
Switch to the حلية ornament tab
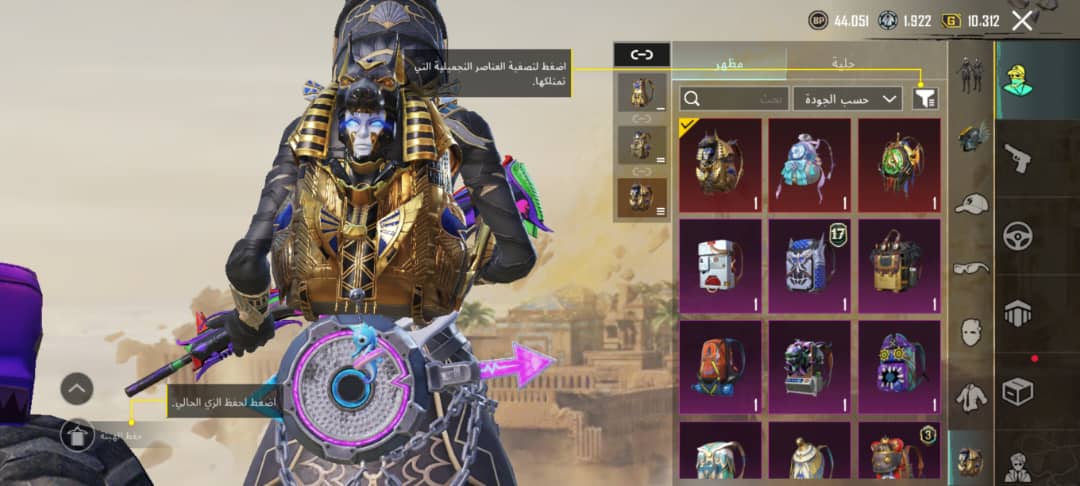844,62
